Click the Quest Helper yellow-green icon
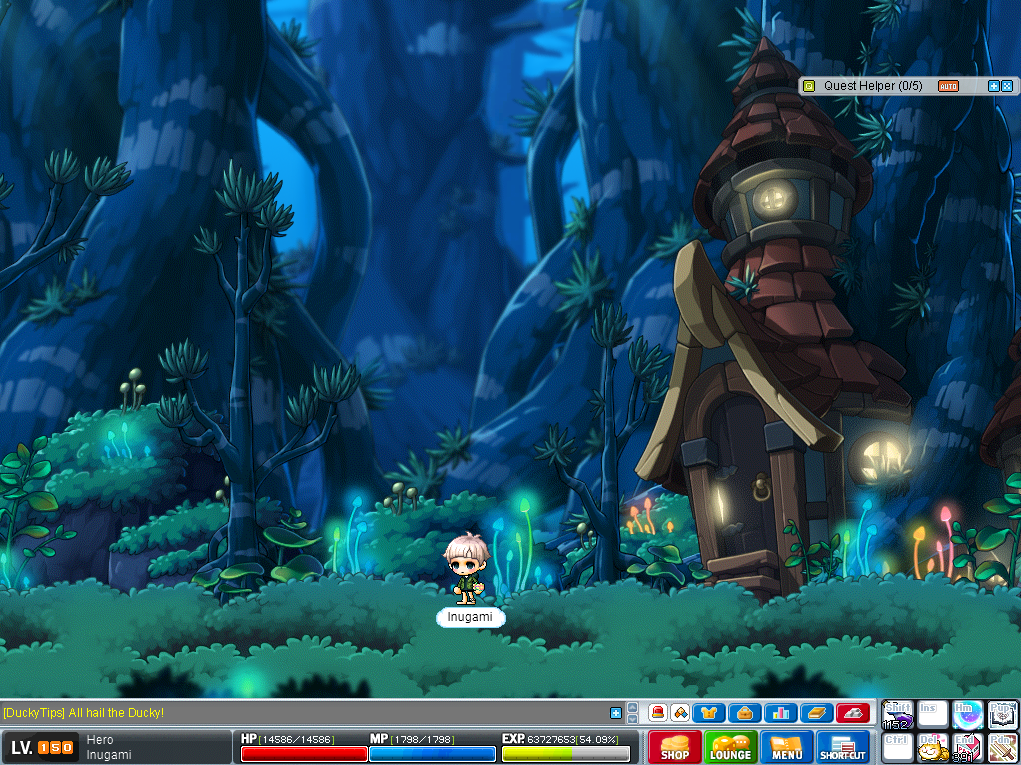The width and height of the screenshot is (1021, 765). 810,86
